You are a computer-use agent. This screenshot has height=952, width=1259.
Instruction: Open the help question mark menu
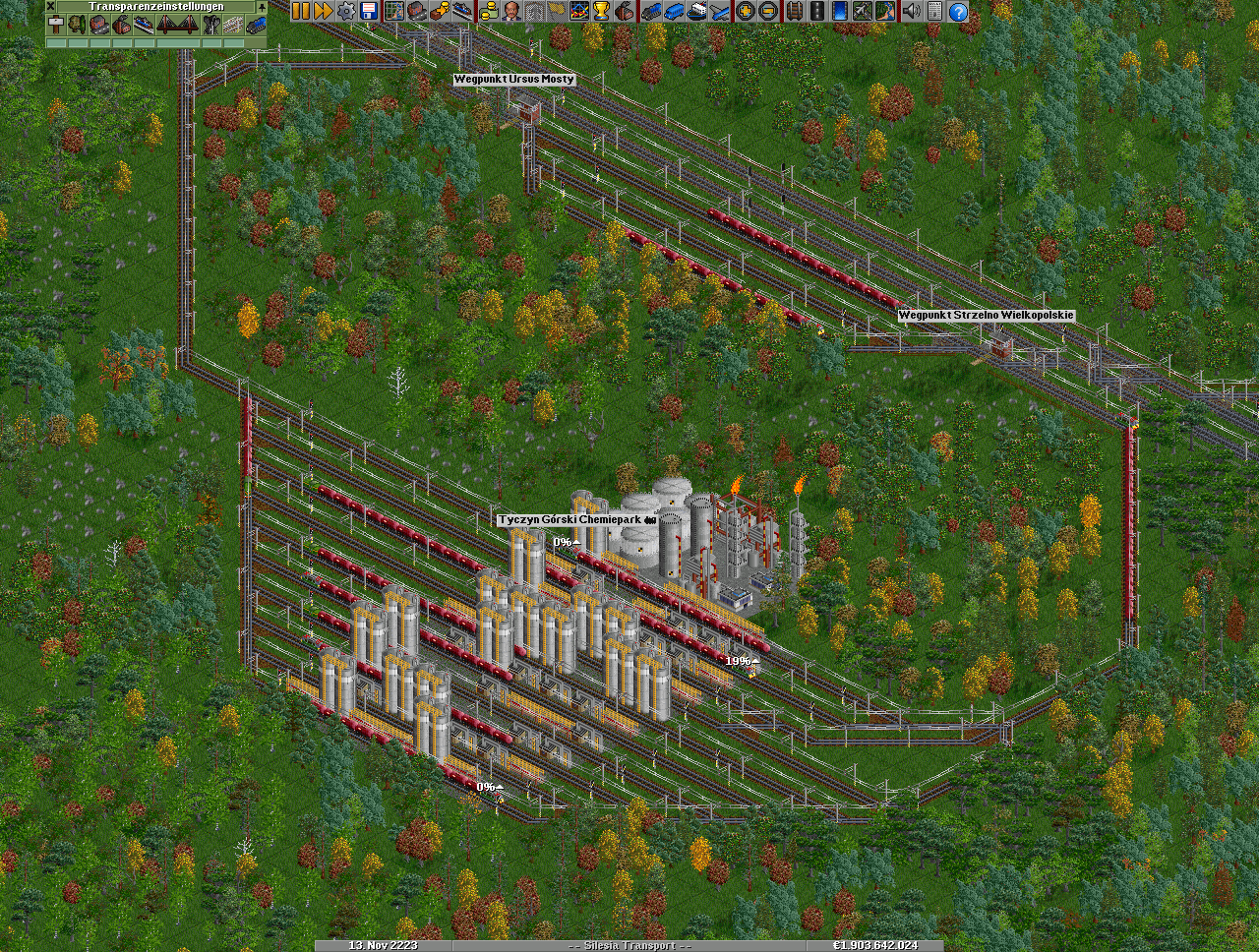tap(958, 11)
